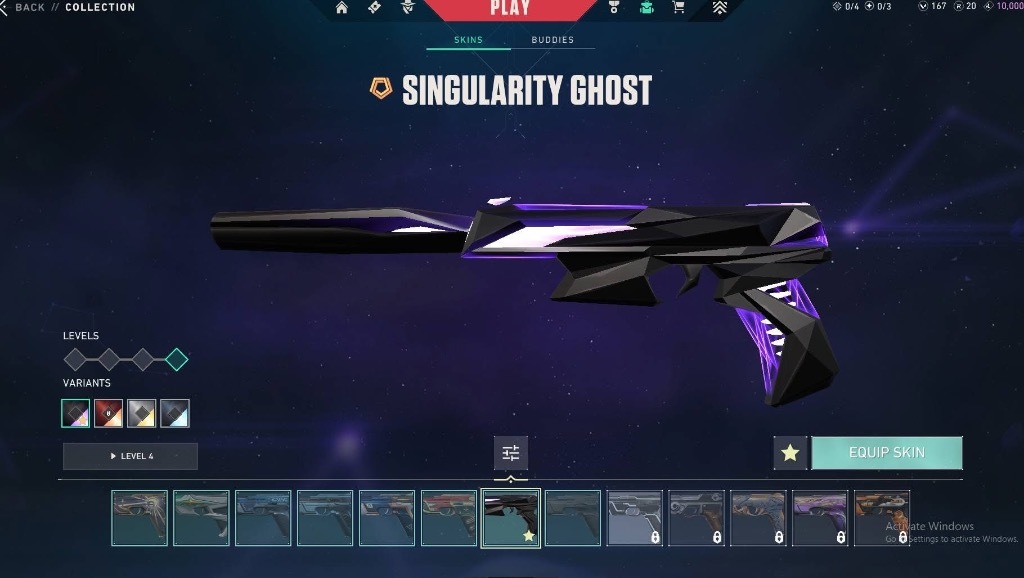Open the filter sliders button
Viewport: 1024px width, 578px height.
(511, 453)
